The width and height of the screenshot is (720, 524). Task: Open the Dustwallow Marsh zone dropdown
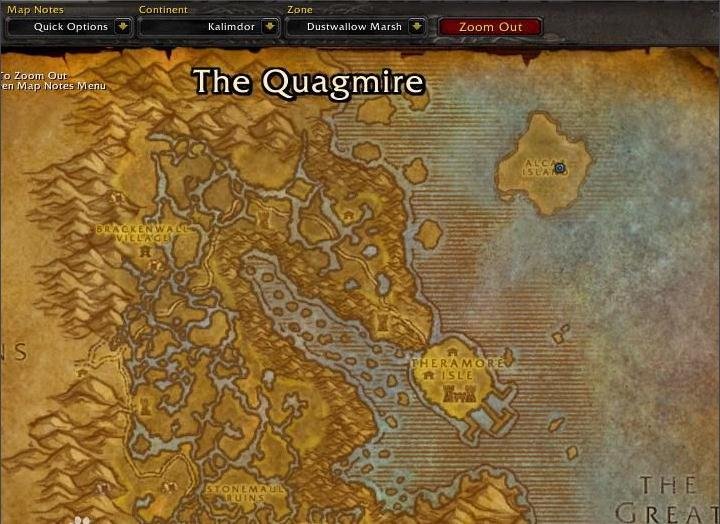pos(417,27)
